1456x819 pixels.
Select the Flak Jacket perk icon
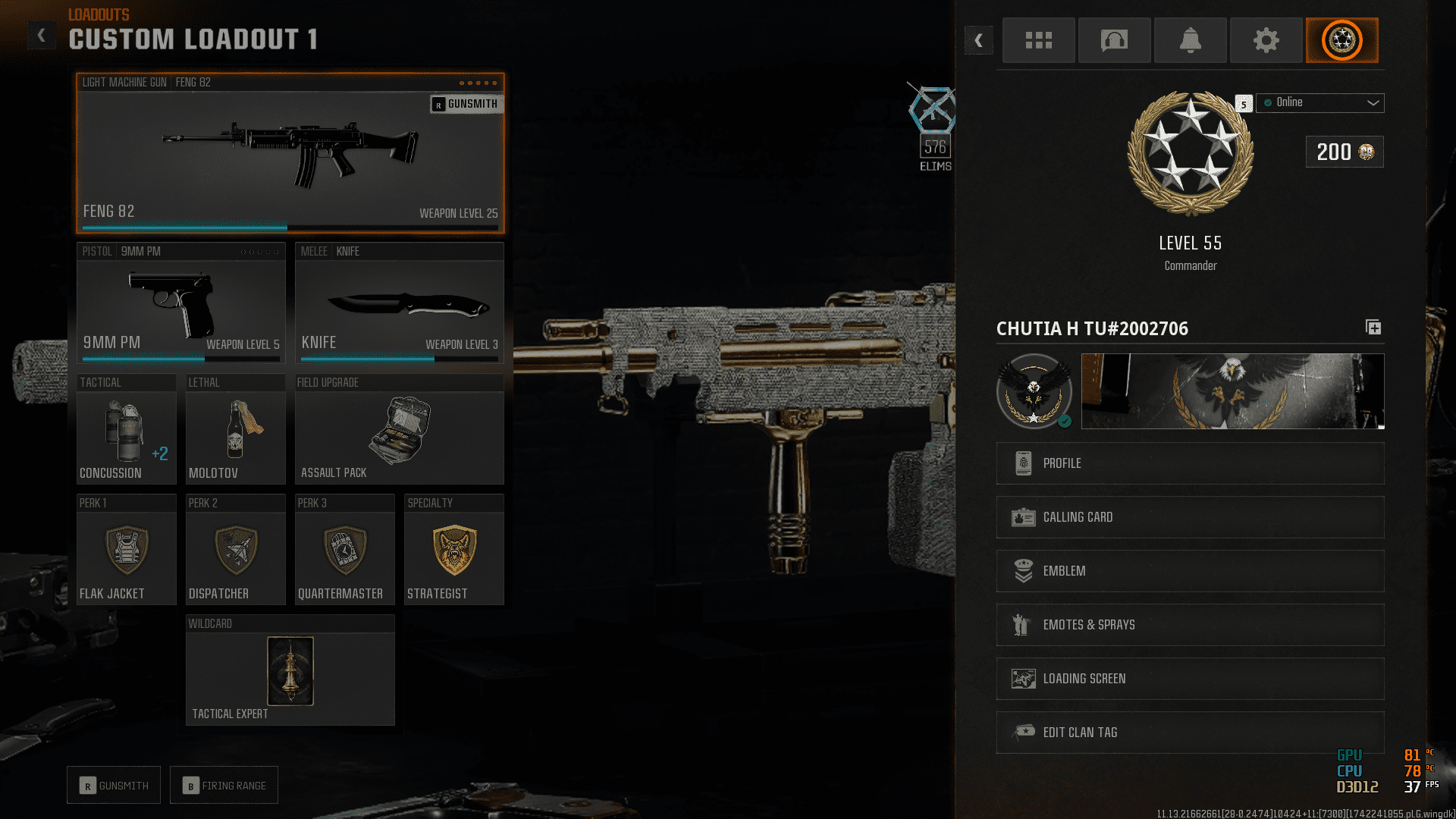coord(126,550)
